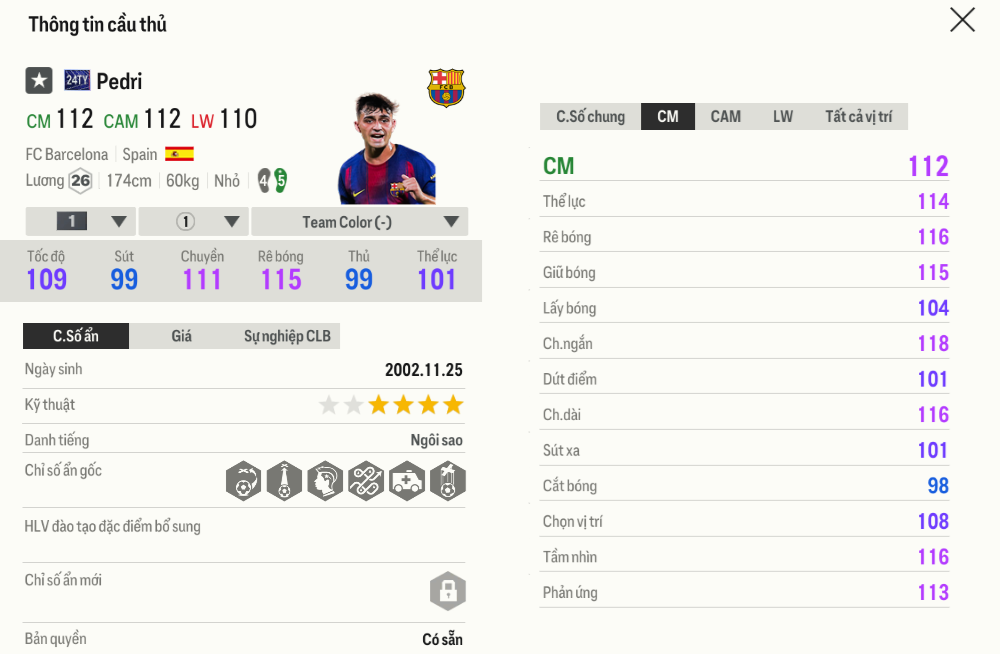Screen dimensions: 1000x654
Task: Select the CM position tab
Action: coord(668,117)
